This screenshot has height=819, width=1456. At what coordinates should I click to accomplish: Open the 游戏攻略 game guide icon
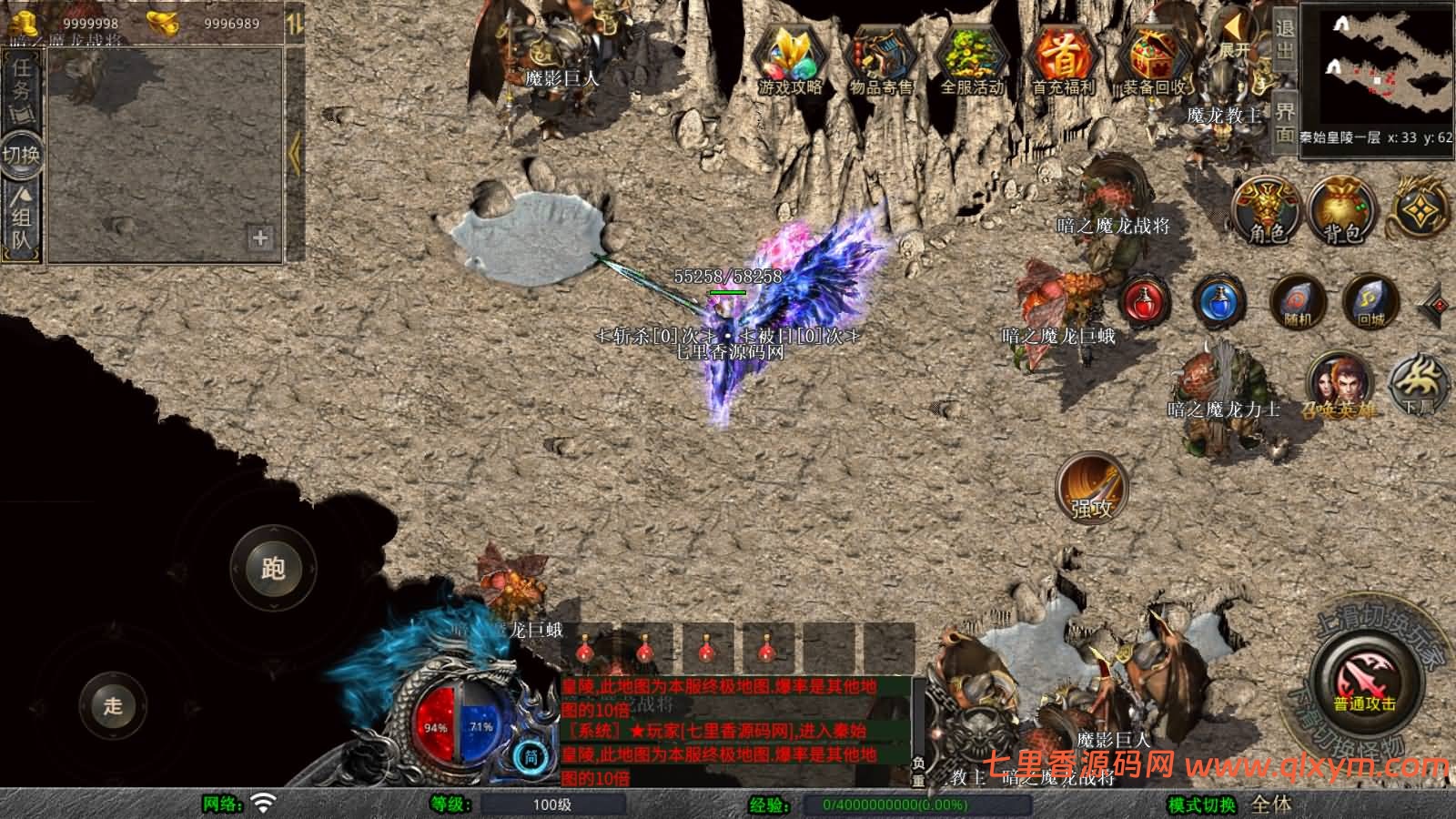[790, 58]
